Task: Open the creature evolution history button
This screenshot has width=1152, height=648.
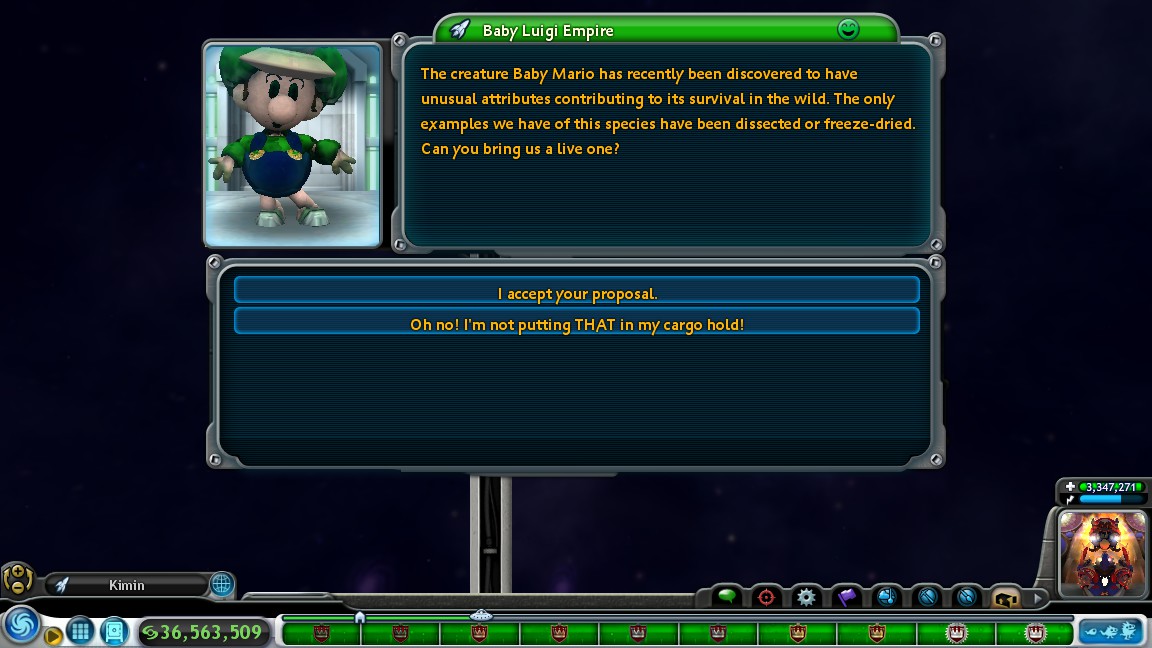Action: [1110, 631]
